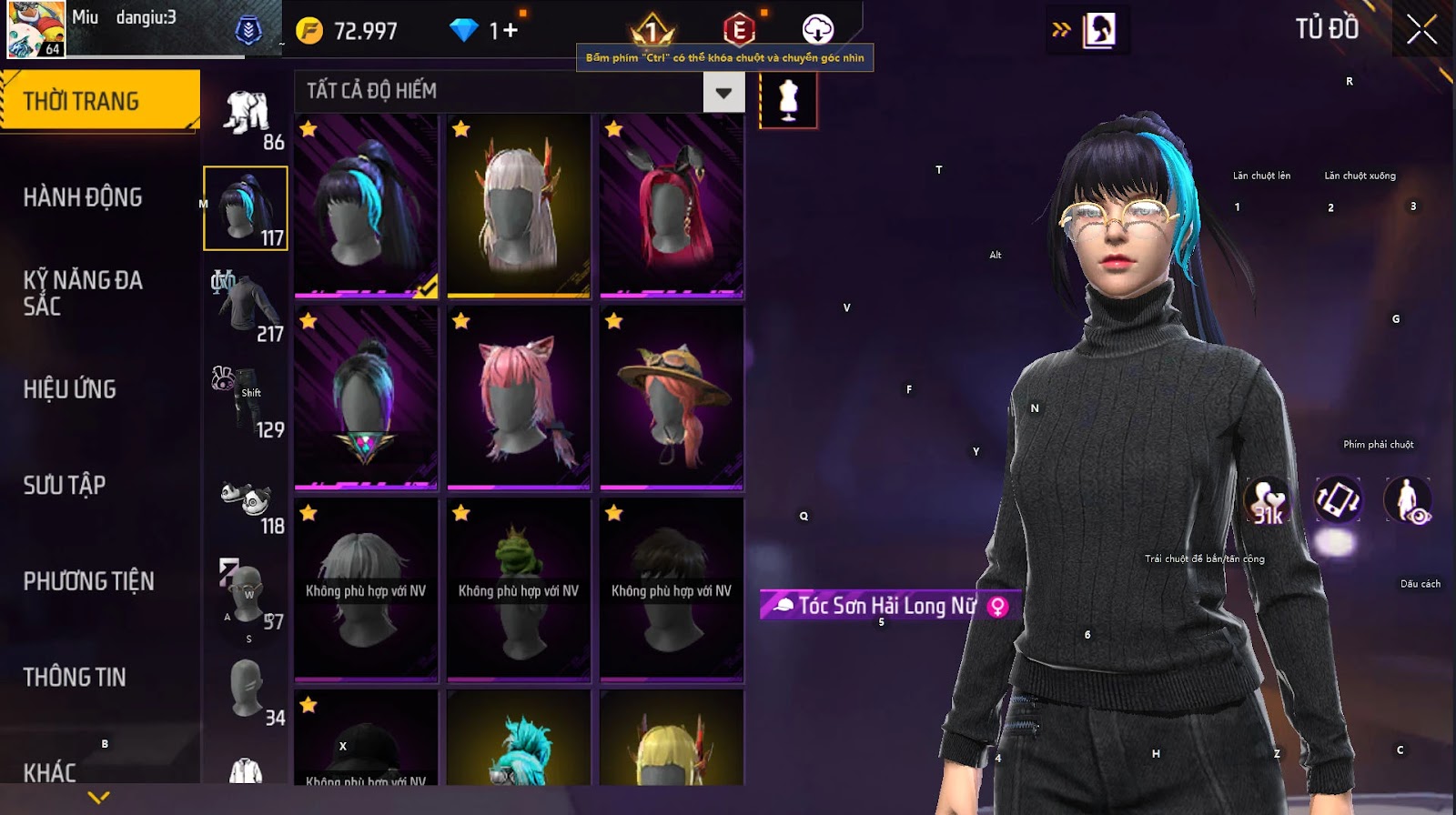Open the PHƯƠNG TIỆN tab
Viewport: 1456px width, 815px height.
click(x=88, y=581)
